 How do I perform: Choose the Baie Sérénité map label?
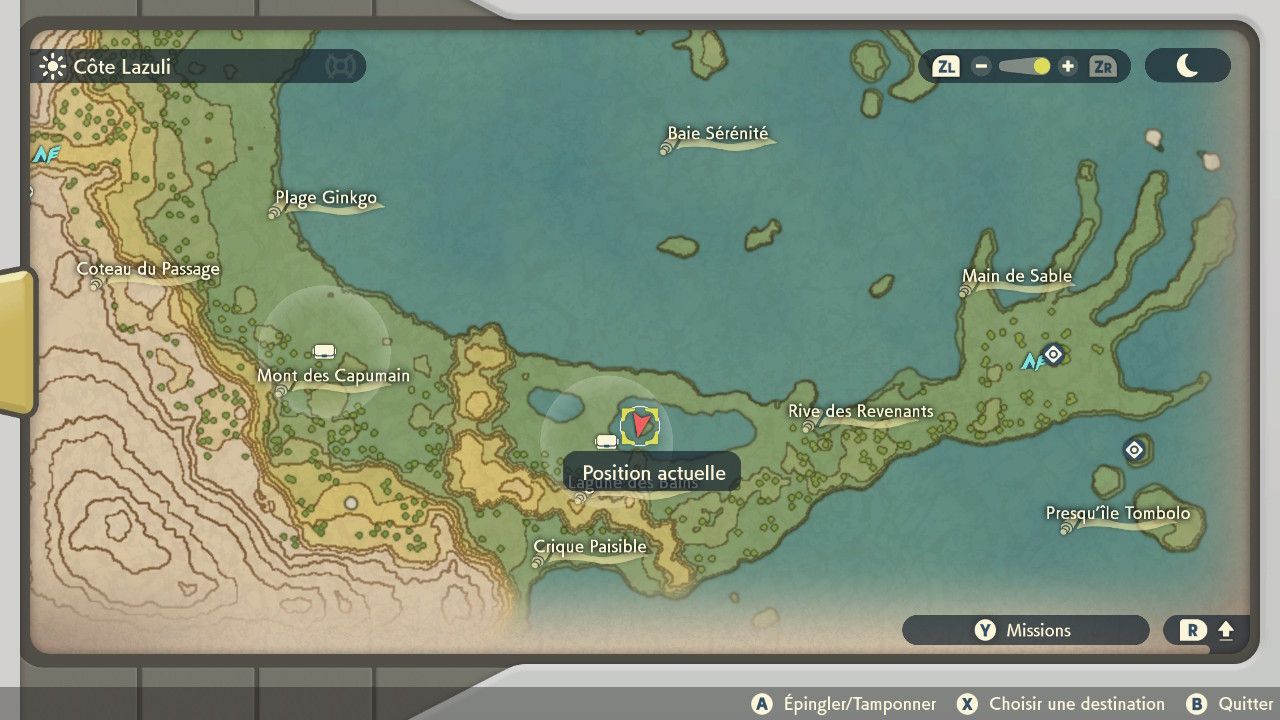pyautogui.click(x=718, y=134)
